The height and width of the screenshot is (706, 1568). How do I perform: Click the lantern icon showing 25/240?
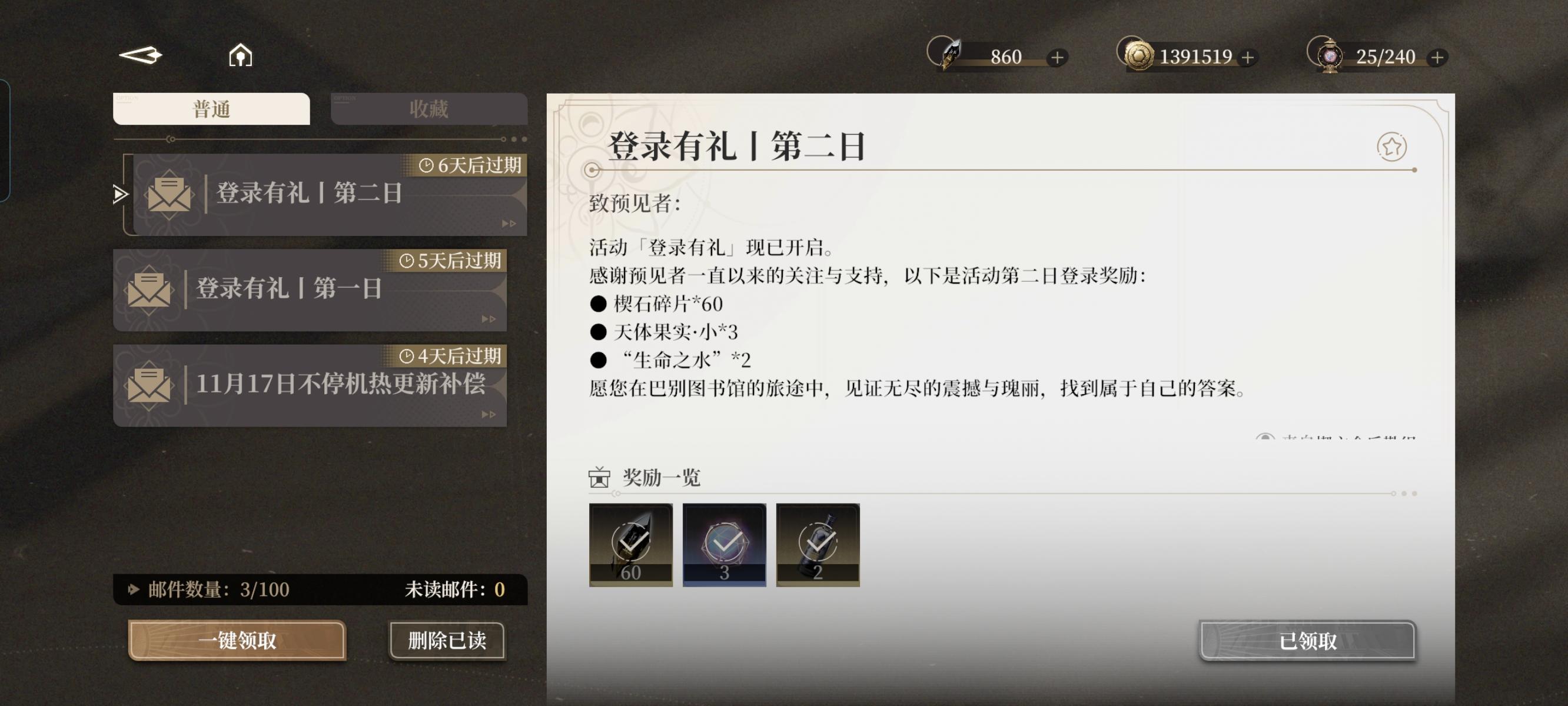click(1331, 56)
